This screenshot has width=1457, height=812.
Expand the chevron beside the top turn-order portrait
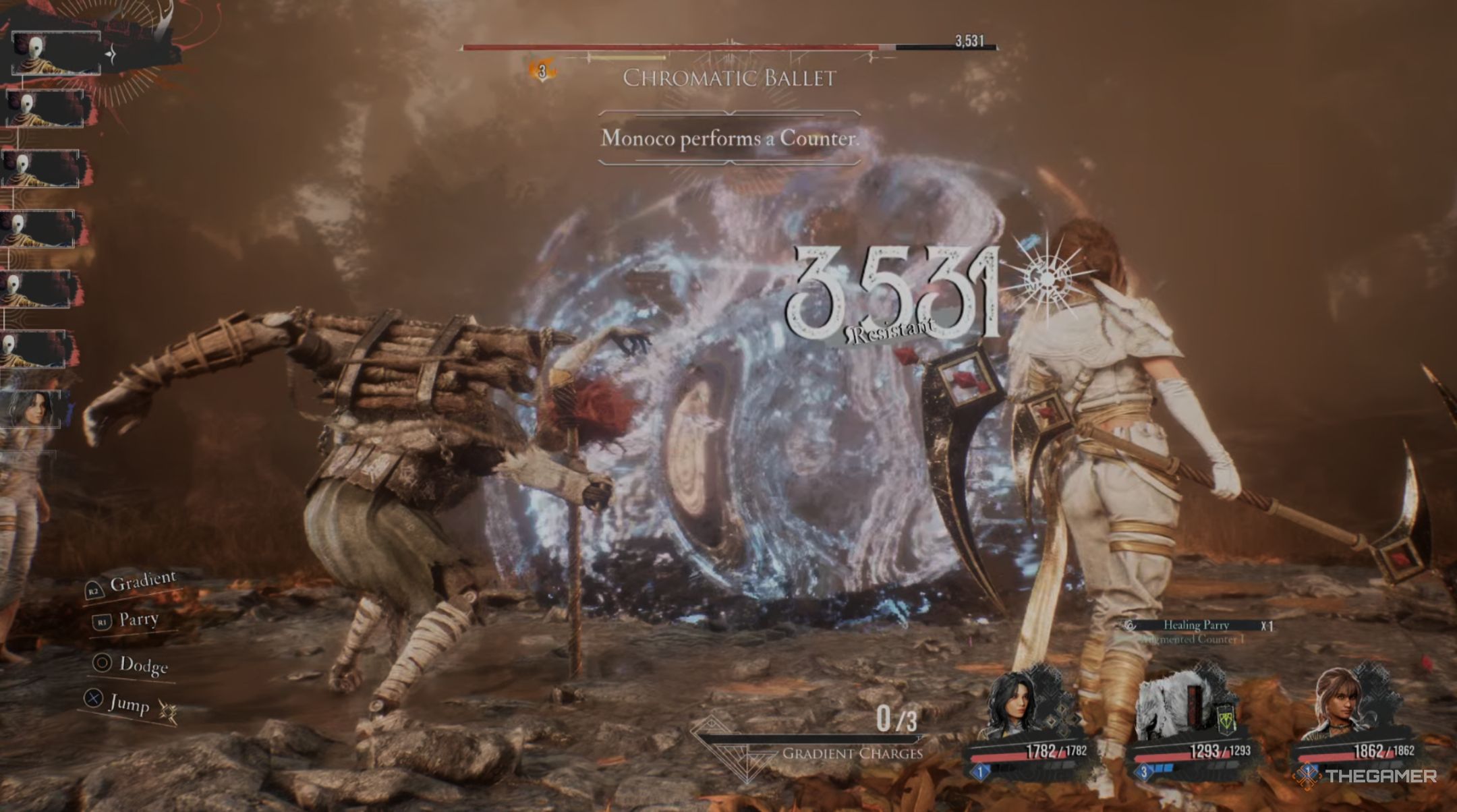coord(110,53)
